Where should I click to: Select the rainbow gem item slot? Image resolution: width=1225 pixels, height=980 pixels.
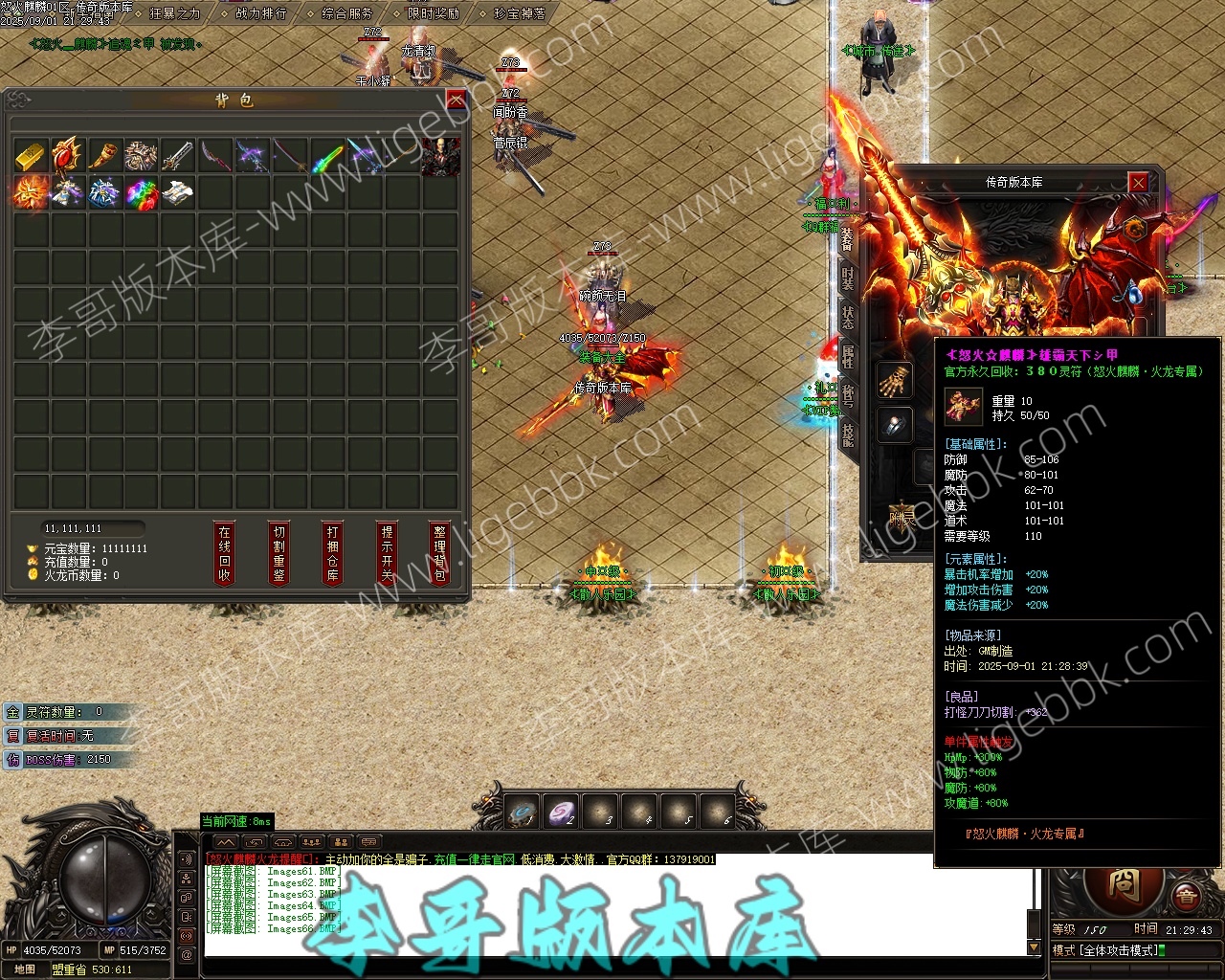142,192
